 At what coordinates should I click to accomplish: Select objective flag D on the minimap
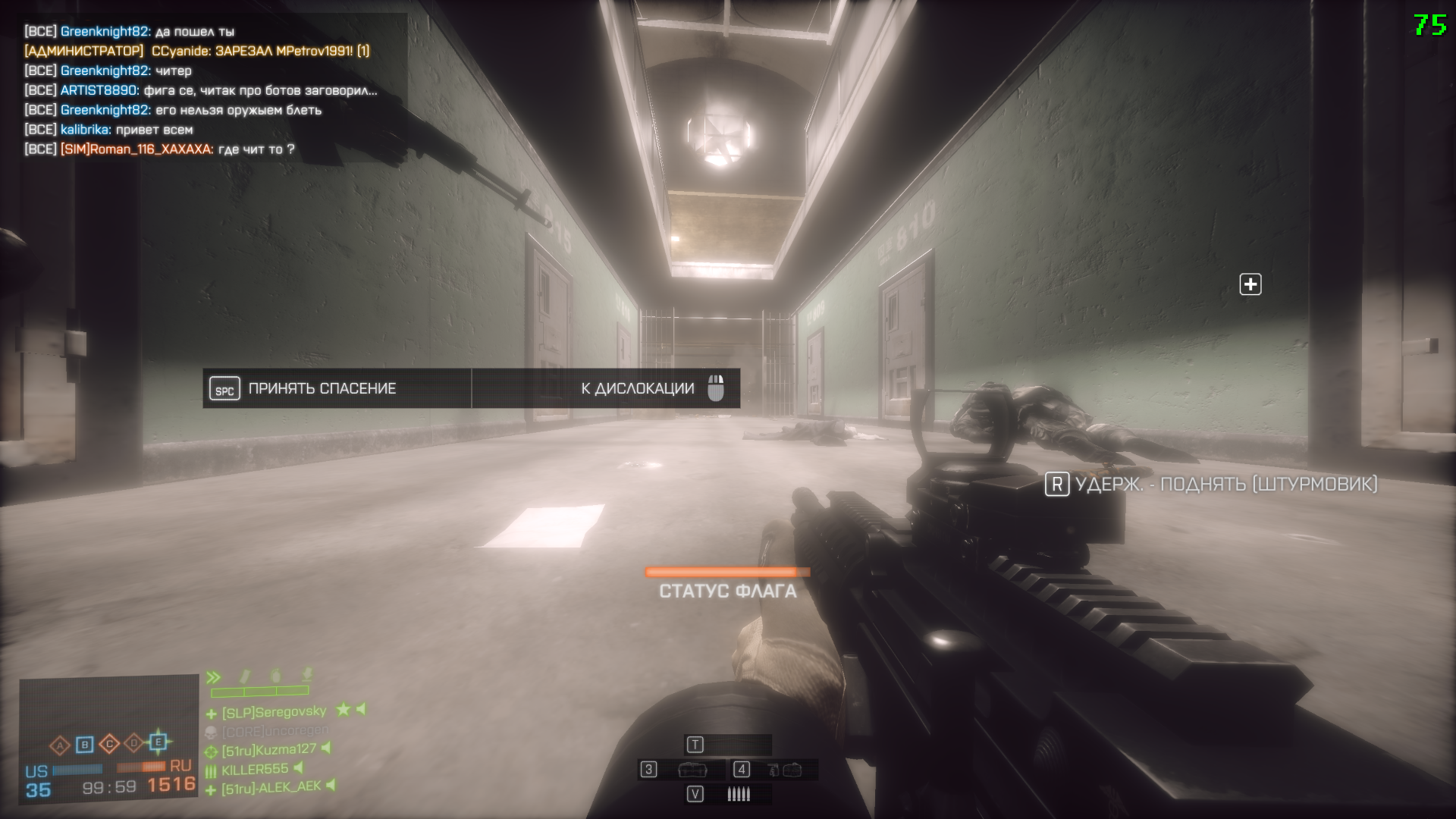(x=133, y=742)
